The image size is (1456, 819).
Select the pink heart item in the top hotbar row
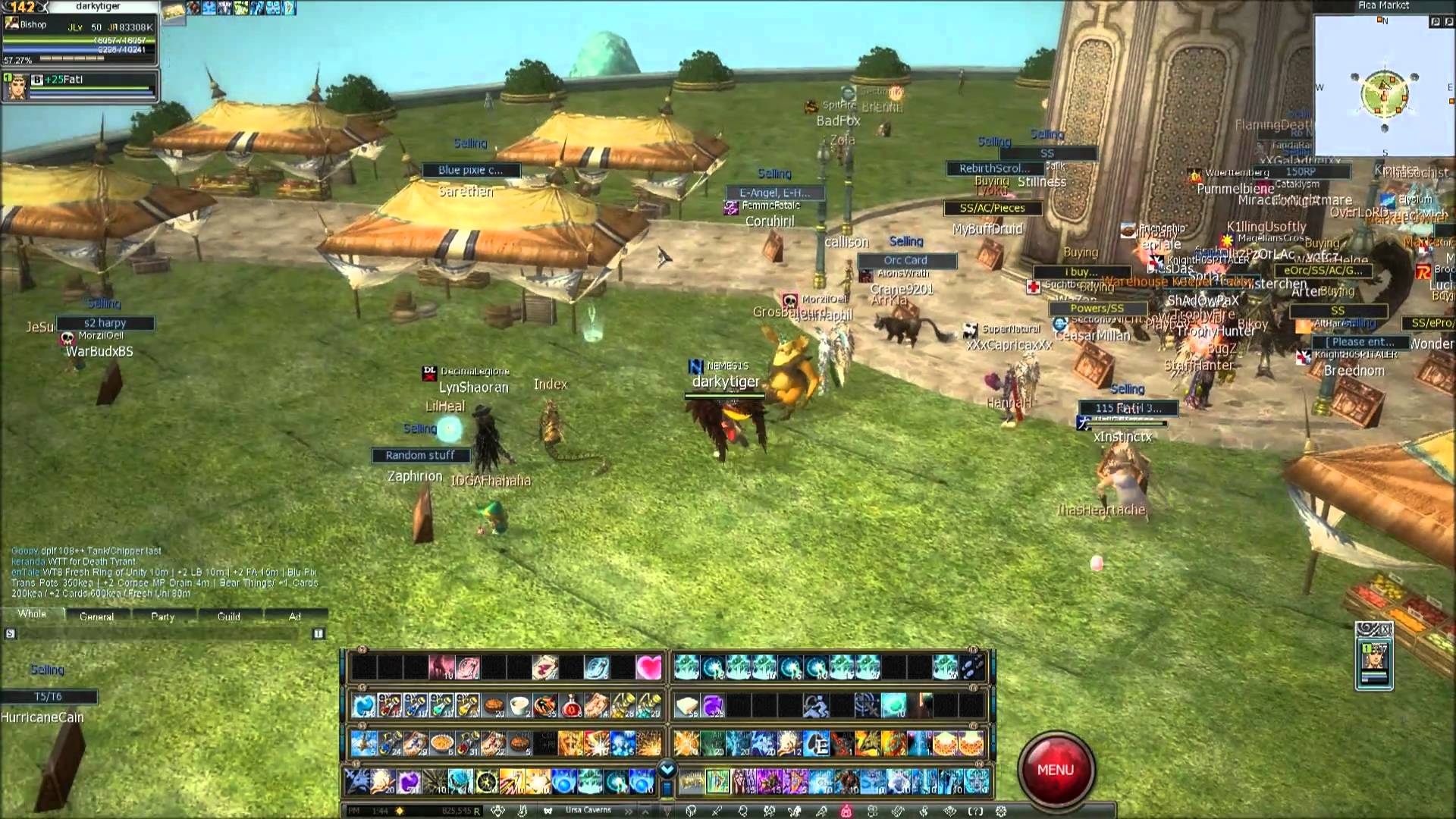(x=648, y=667)
